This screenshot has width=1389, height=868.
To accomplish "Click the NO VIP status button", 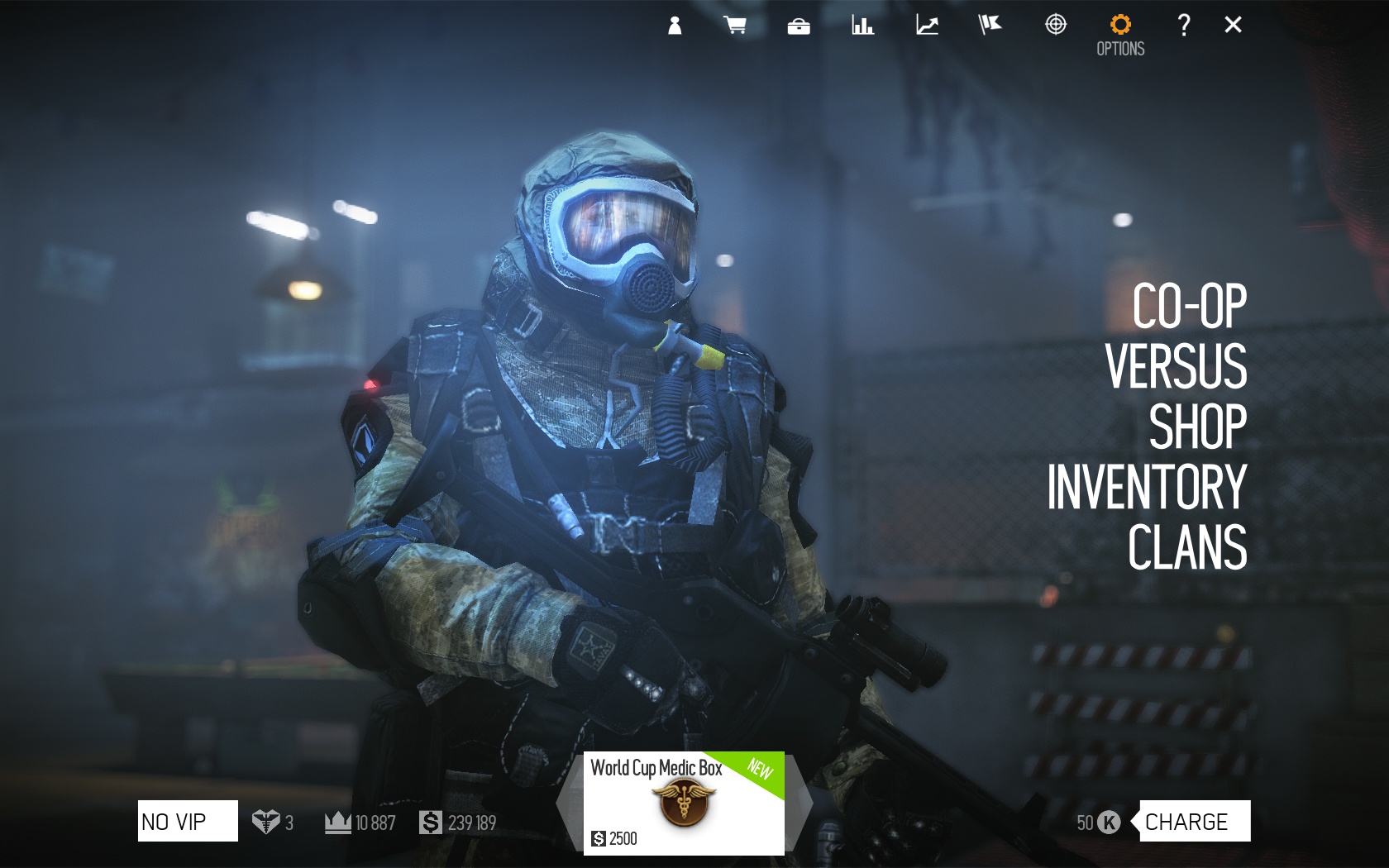I will pos(188,822).
